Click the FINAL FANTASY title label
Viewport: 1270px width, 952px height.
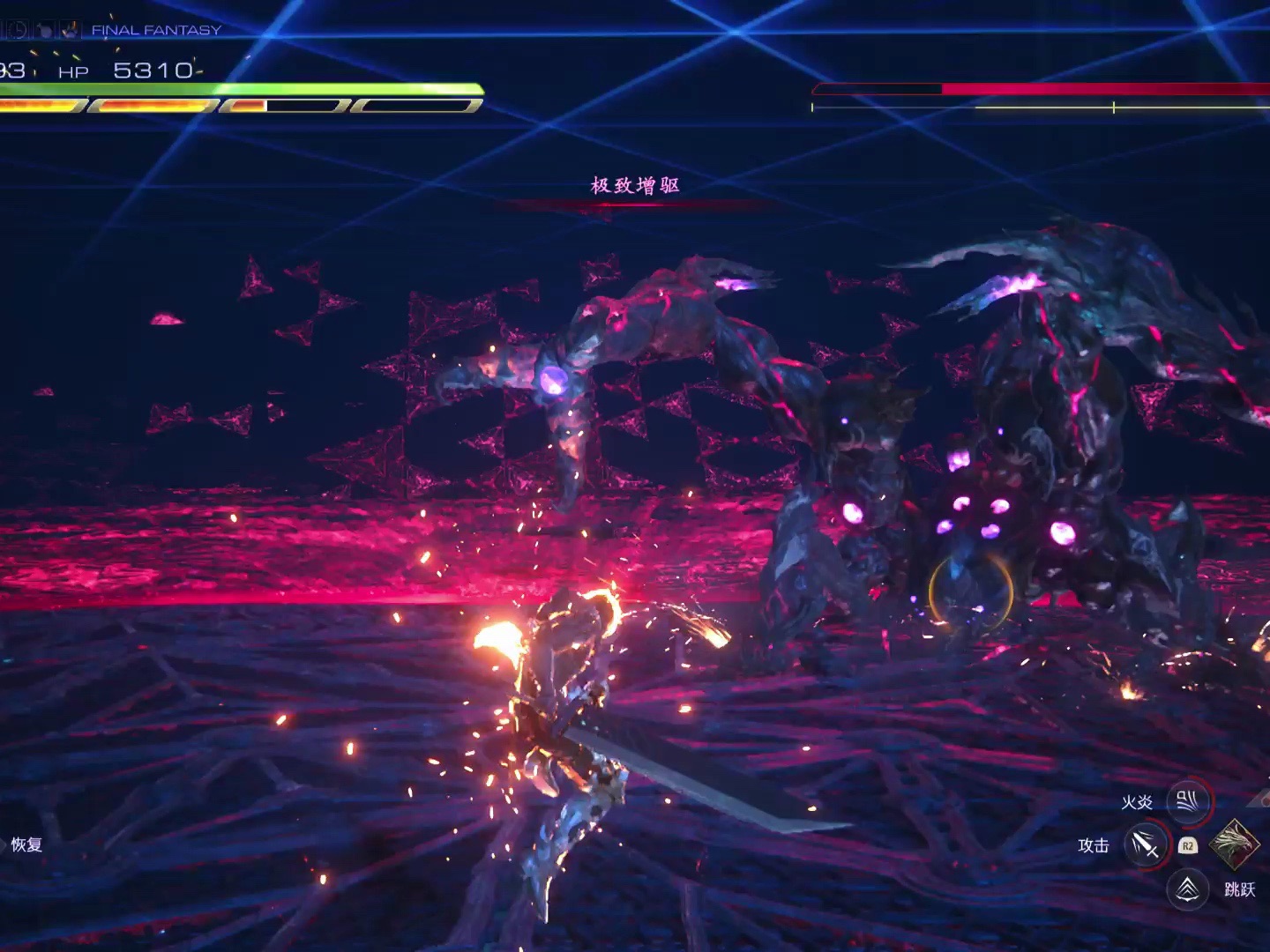[x=154, y=29]
